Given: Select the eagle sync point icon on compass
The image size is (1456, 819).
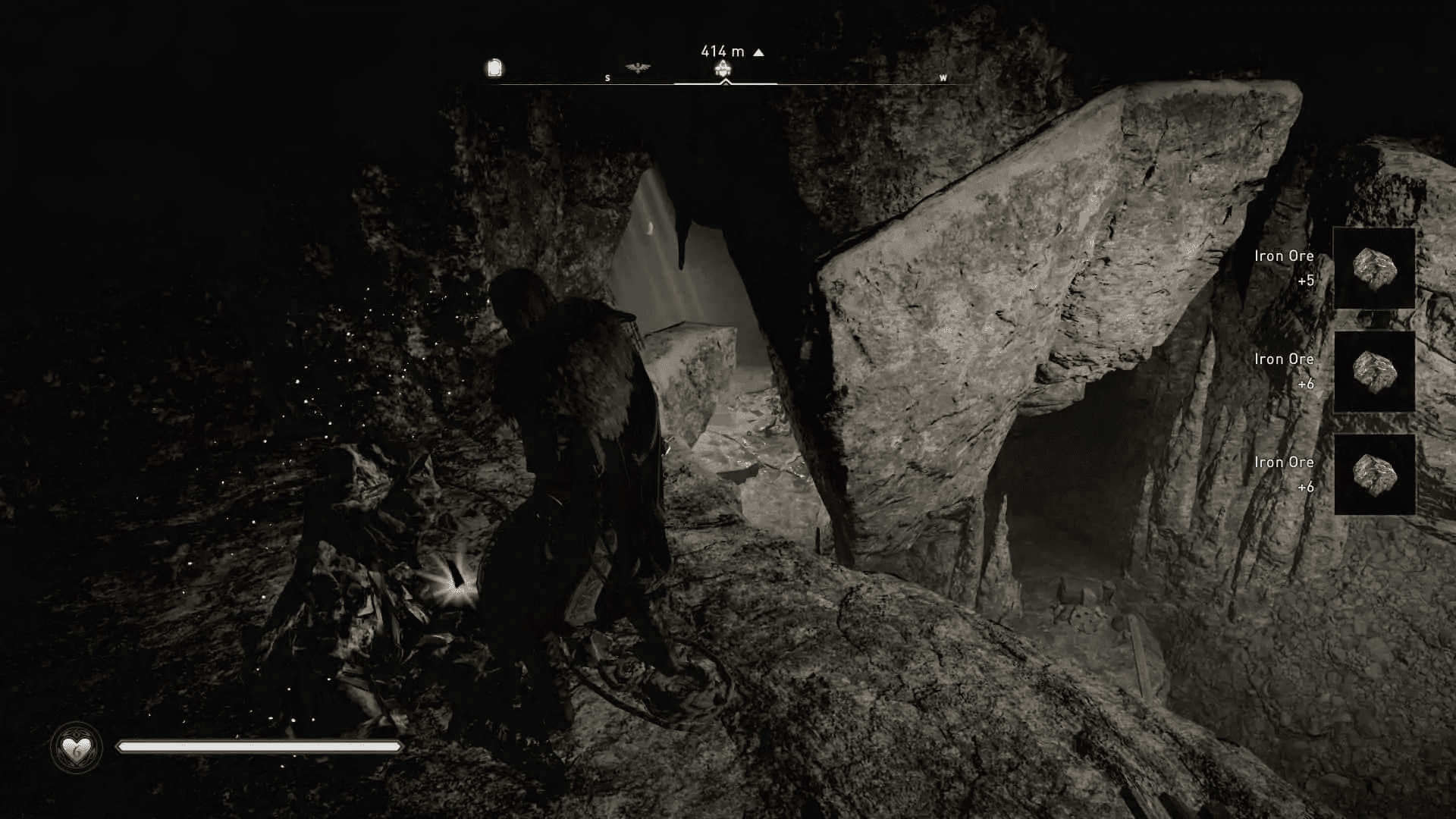Looking at the screenshot, I should pyautogui.click(x=637, y=67).
